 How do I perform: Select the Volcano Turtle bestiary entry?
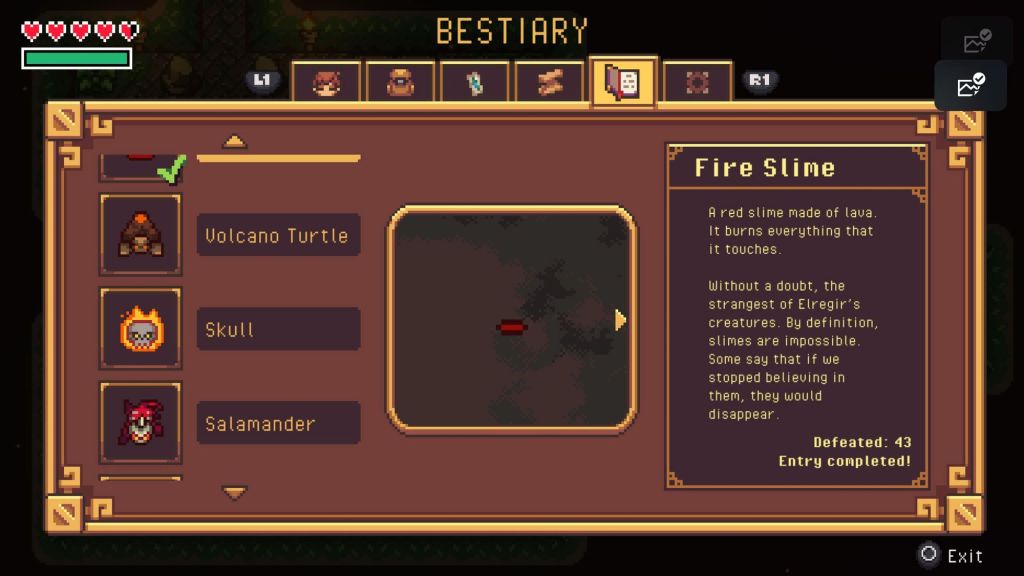tap(278, 236)
